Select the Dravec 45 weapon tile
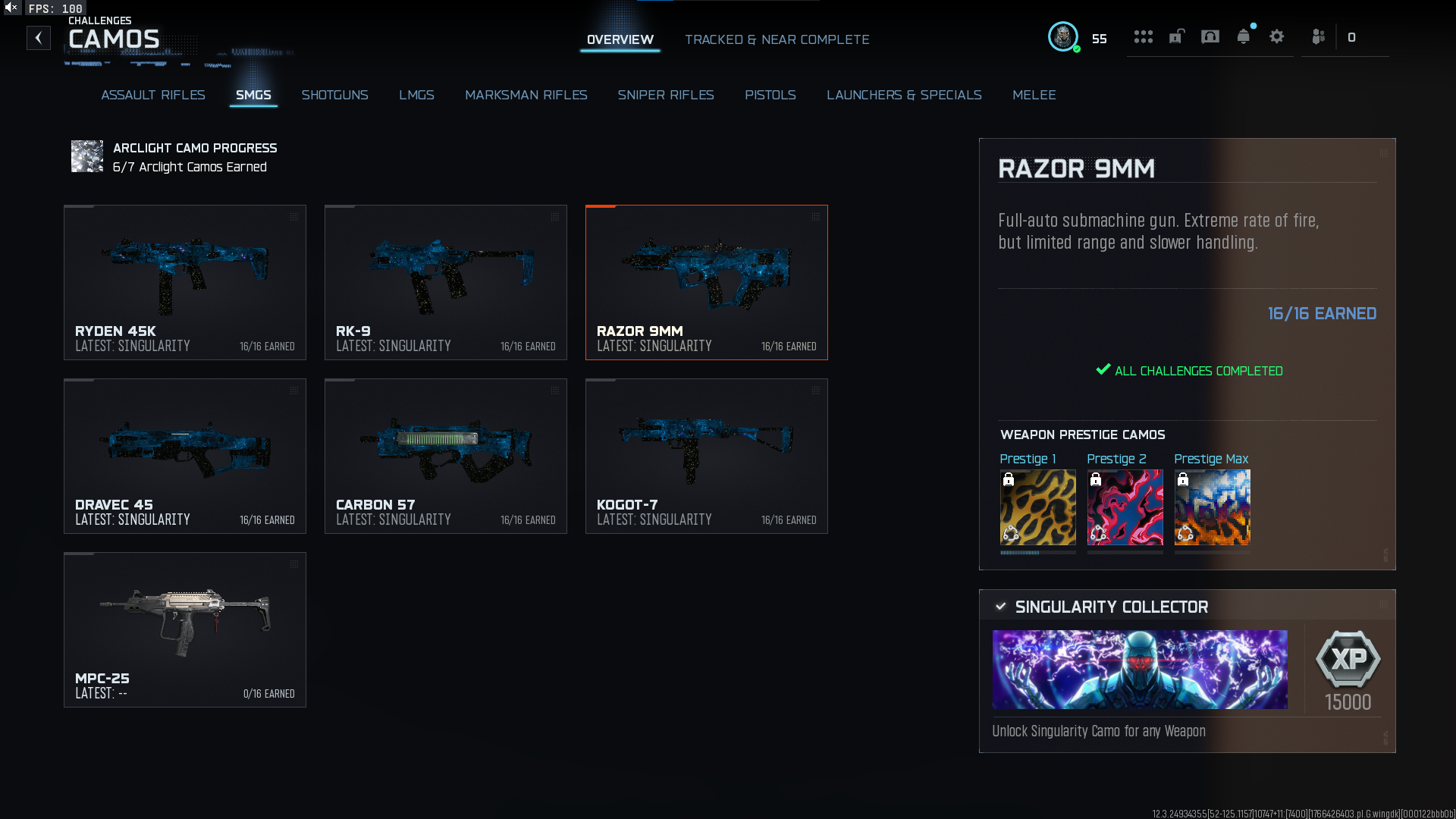Image resolution: width=1456 pixels, height=819 pixels. (x=185, y=456)
